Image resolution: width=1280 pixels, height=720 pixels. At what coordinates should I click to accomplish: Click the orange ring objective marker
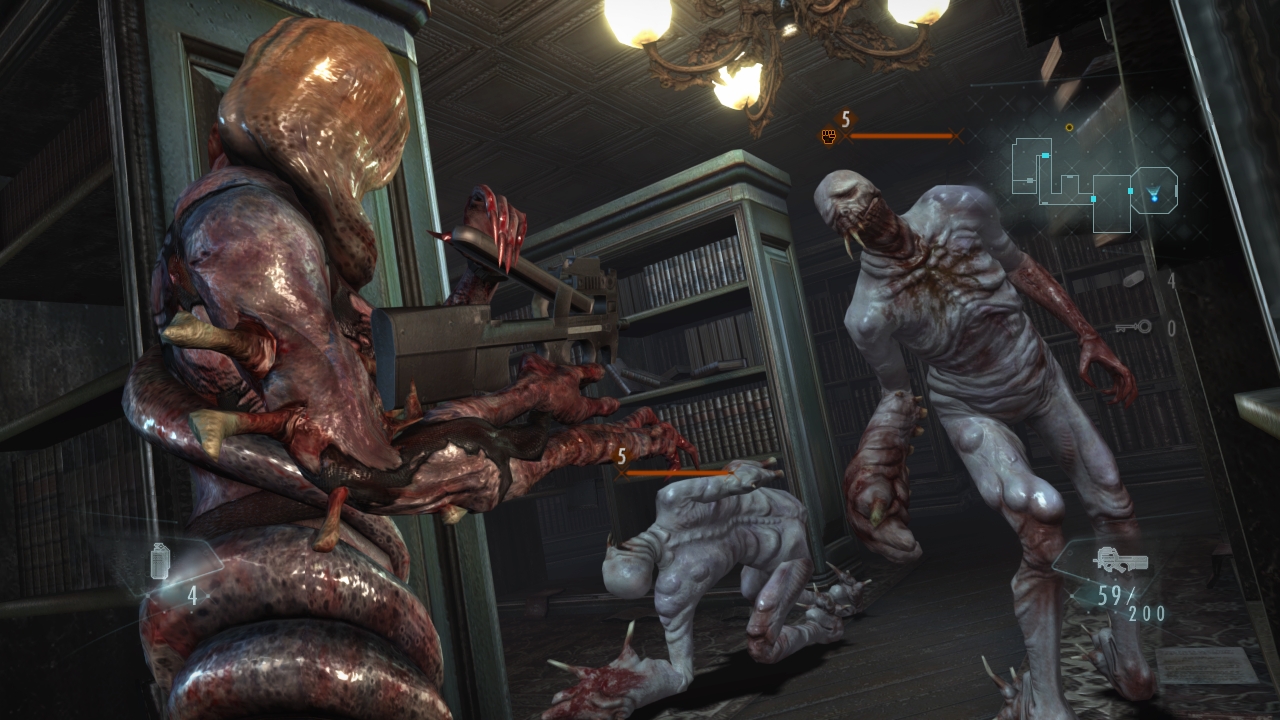coord(1069,128)
